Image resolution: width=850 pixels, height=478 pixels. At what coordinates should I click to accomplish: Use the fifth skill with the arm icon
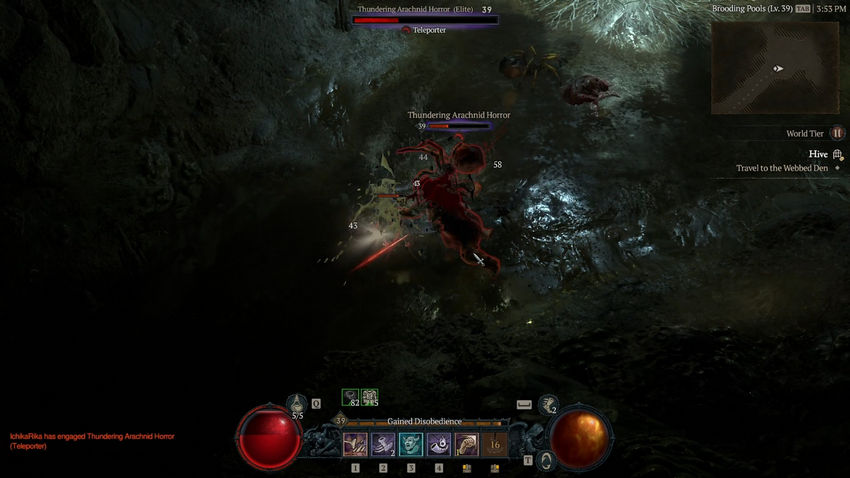[x=467, y=444]
